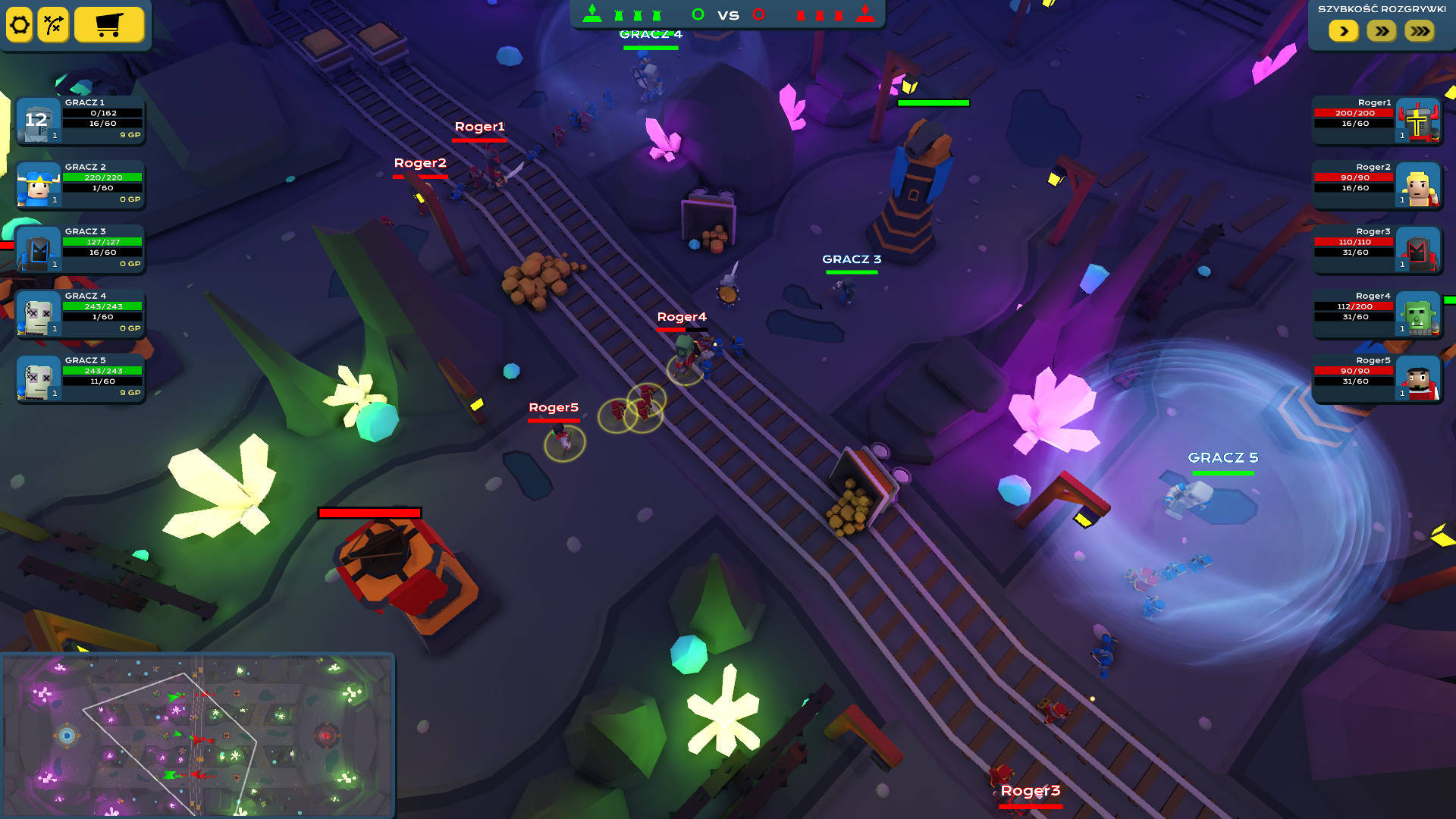Screen dimensions: 1456x819
Task: Set game speed to double arrow
Action: (x=1382, y=31)
